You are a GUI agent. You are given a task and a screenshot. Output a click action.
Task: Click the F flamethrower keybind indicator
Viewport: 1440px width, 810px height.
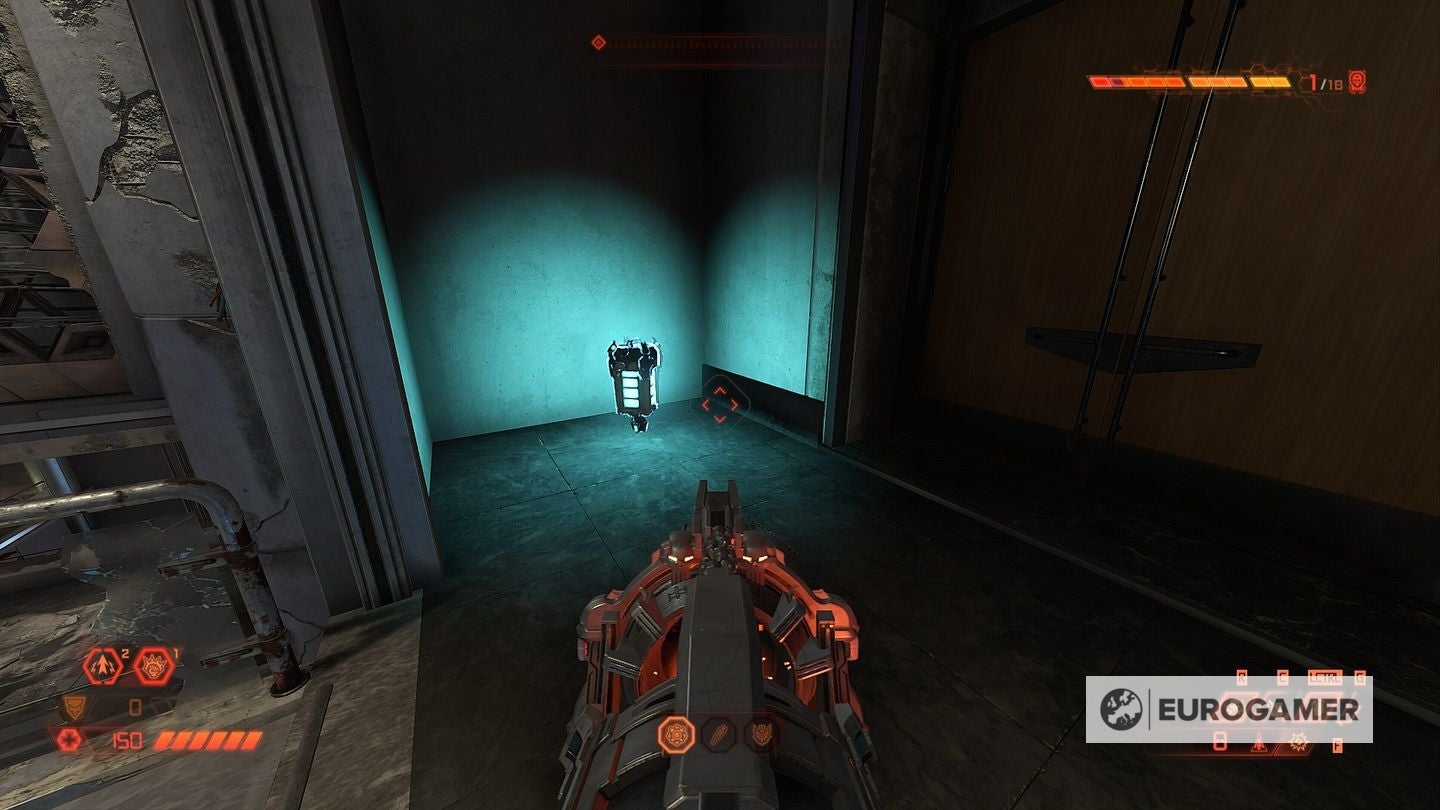[x=1337, y=745]
